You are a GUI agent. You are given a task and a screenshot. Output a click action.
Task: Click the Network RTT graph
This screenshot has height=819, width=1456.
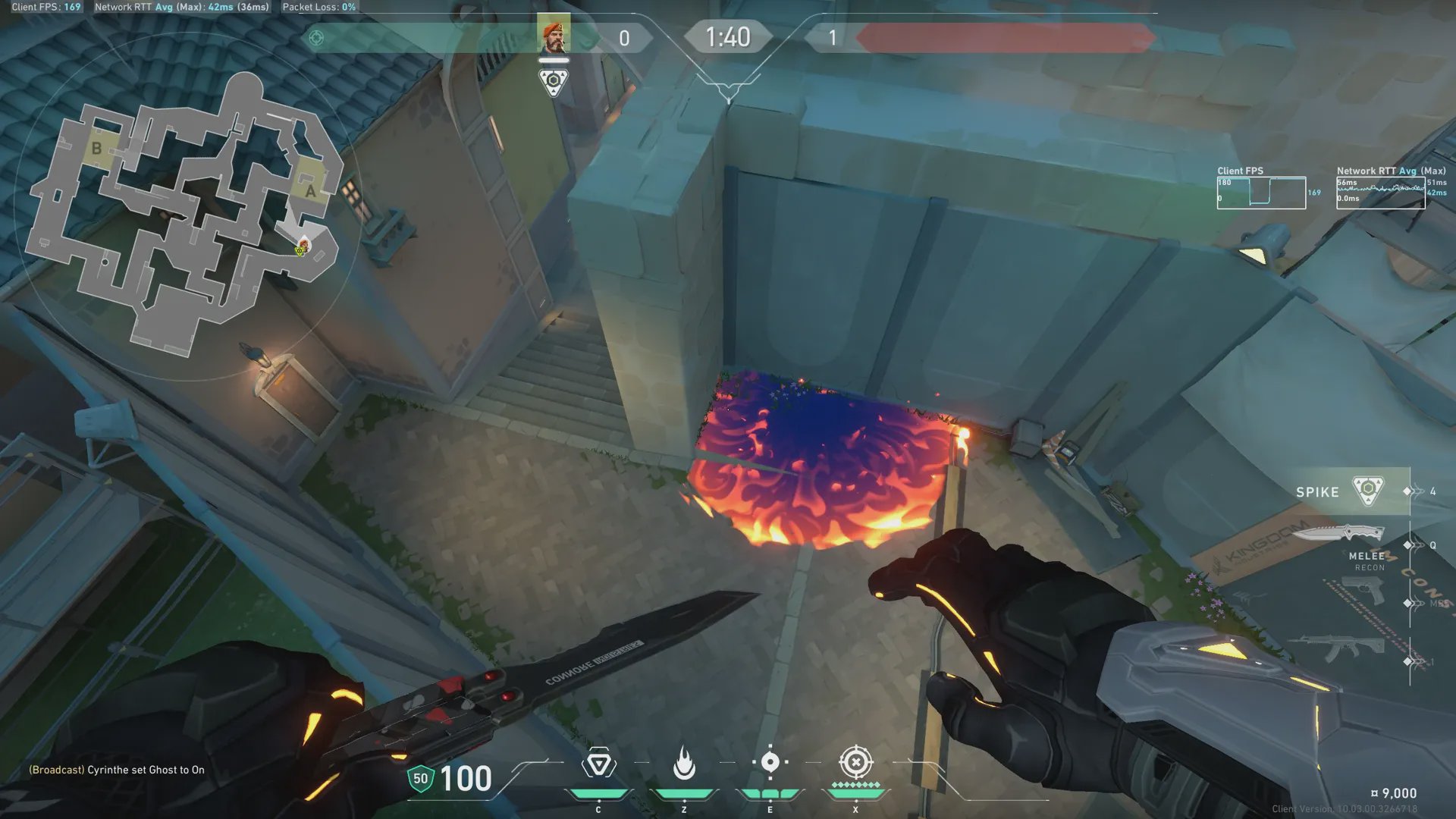point(1380,193)
